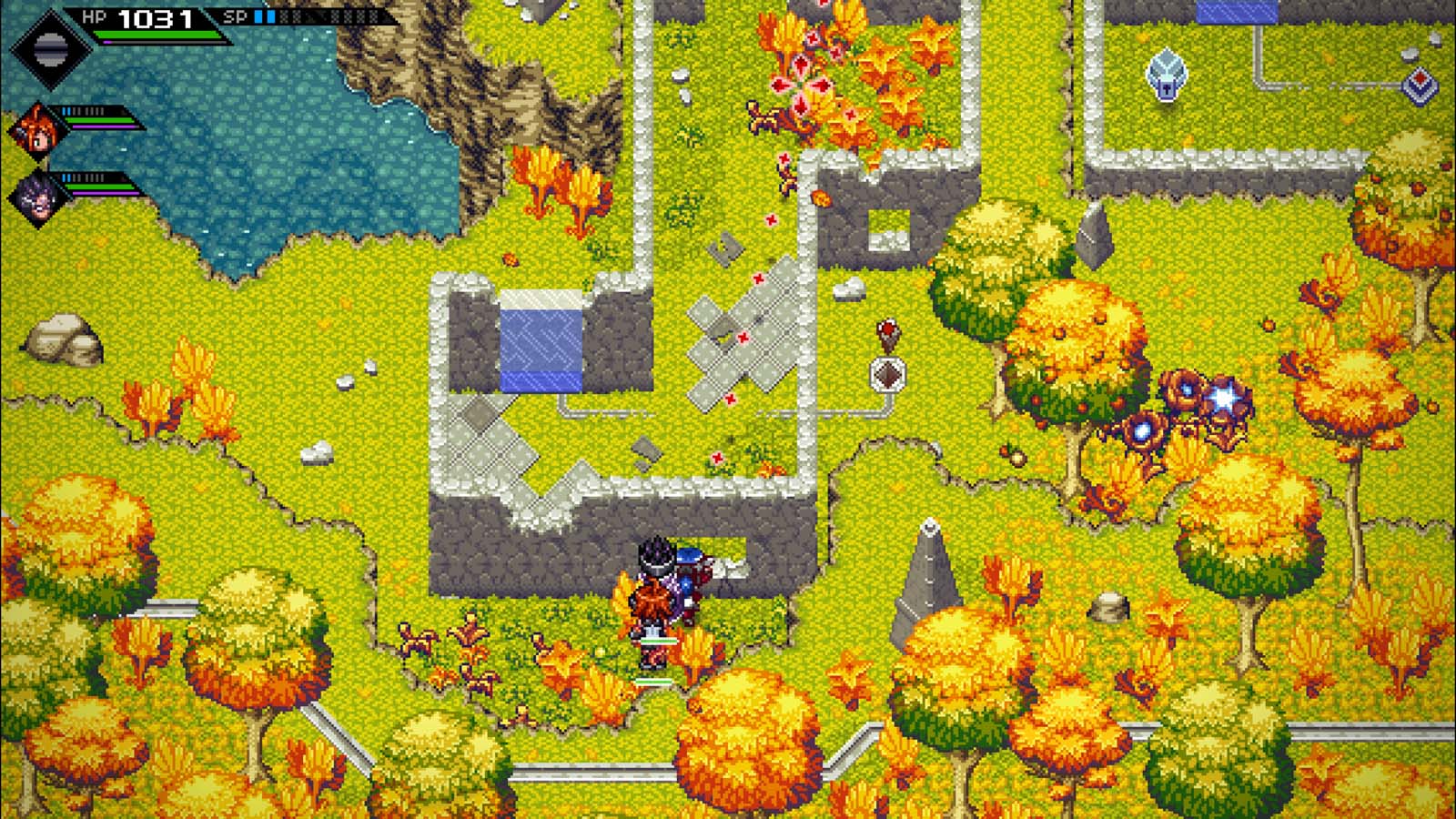Click the purple ally's health bar

coord(98,187)
